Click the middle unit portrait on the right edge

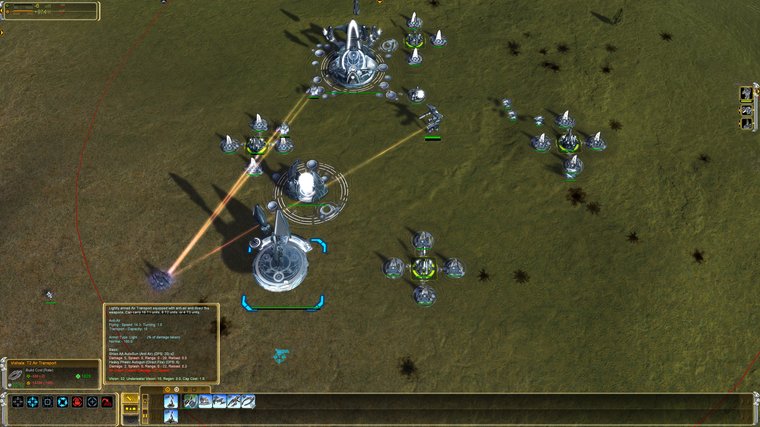click(x=747, y=109)
